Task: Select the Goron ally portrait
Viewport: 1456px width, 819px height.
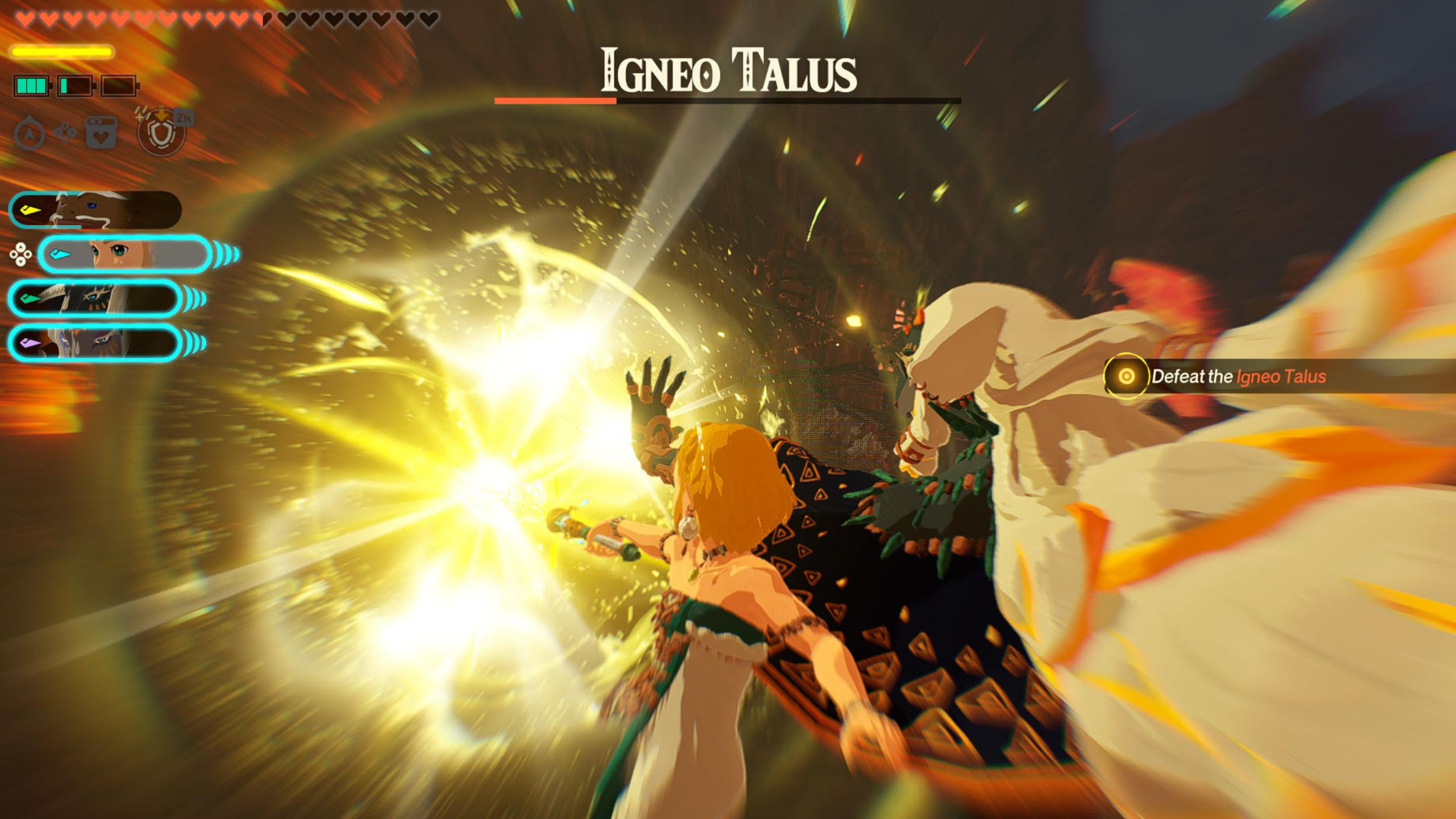Action: 95,211
